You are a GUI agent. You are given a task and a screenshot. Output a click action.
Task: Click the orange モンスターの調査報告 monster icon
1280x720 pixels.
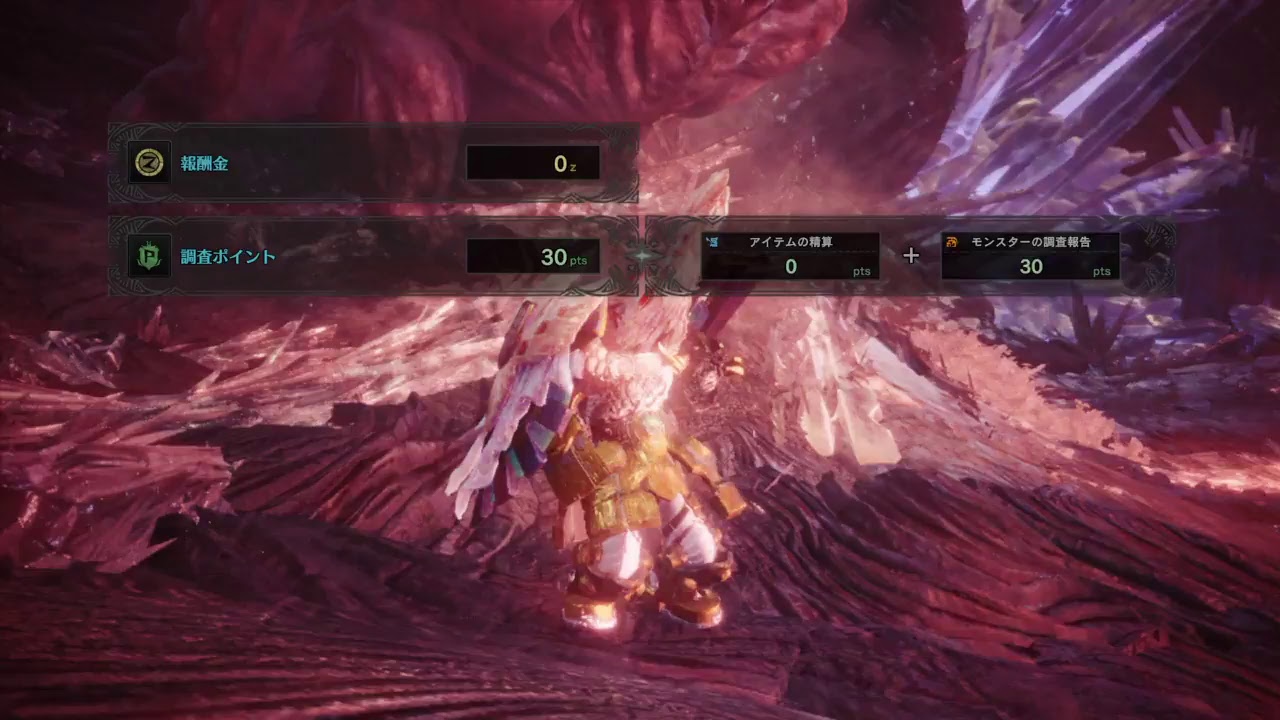(952, 241)
